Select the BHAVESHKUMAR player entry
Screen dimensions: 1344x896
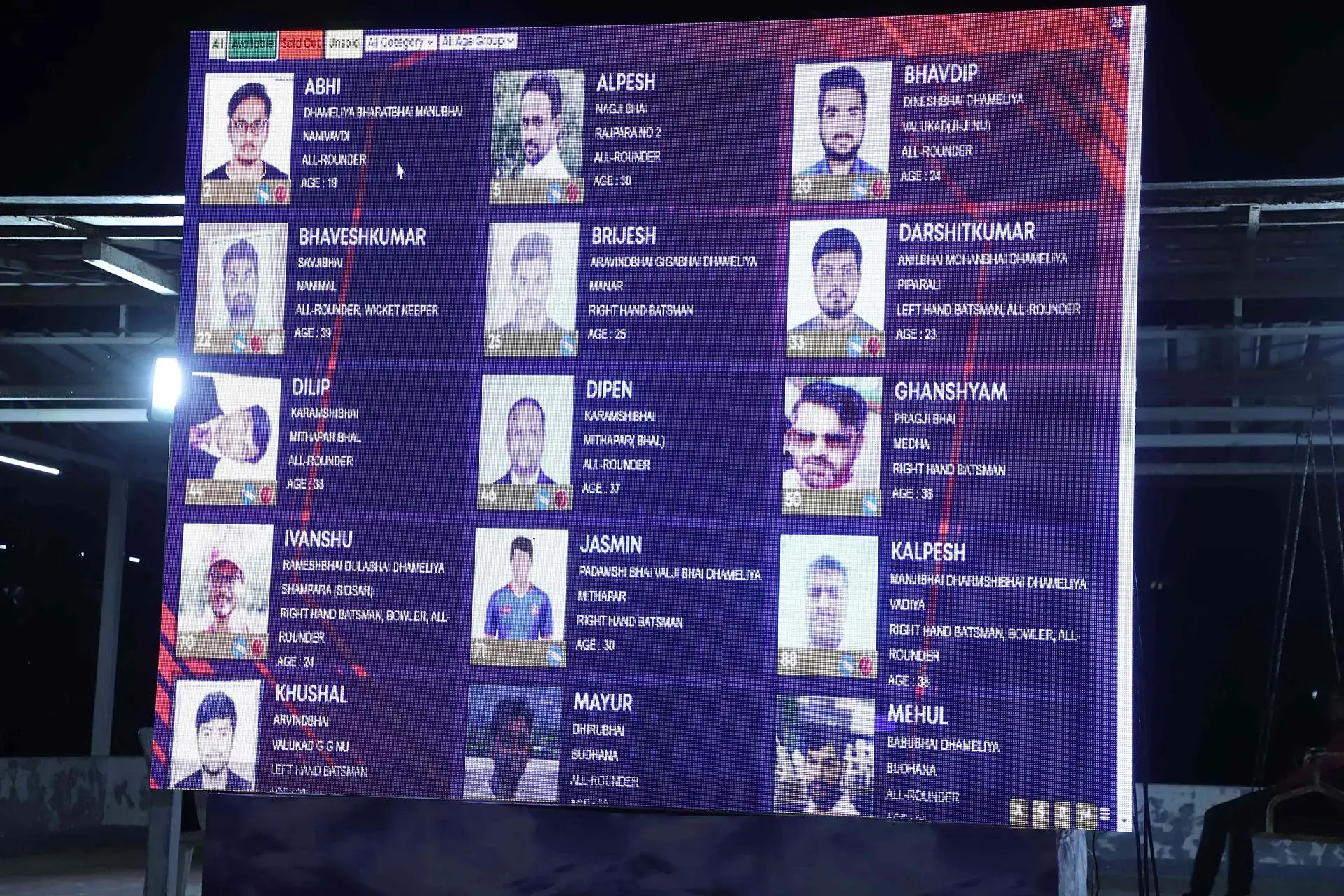362,237
